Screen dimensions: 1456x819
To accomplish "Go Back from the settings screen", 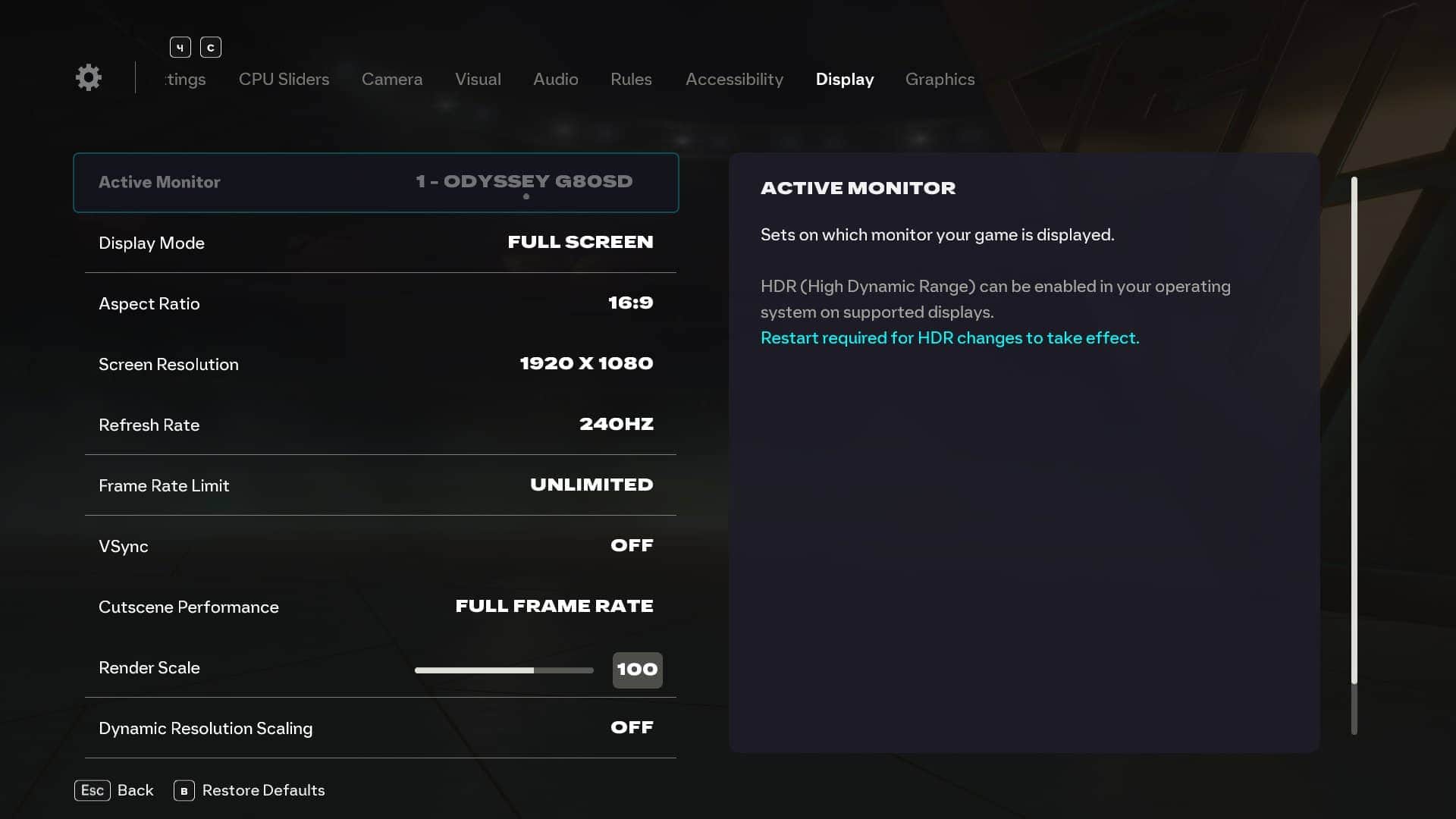I will [115, 790].
